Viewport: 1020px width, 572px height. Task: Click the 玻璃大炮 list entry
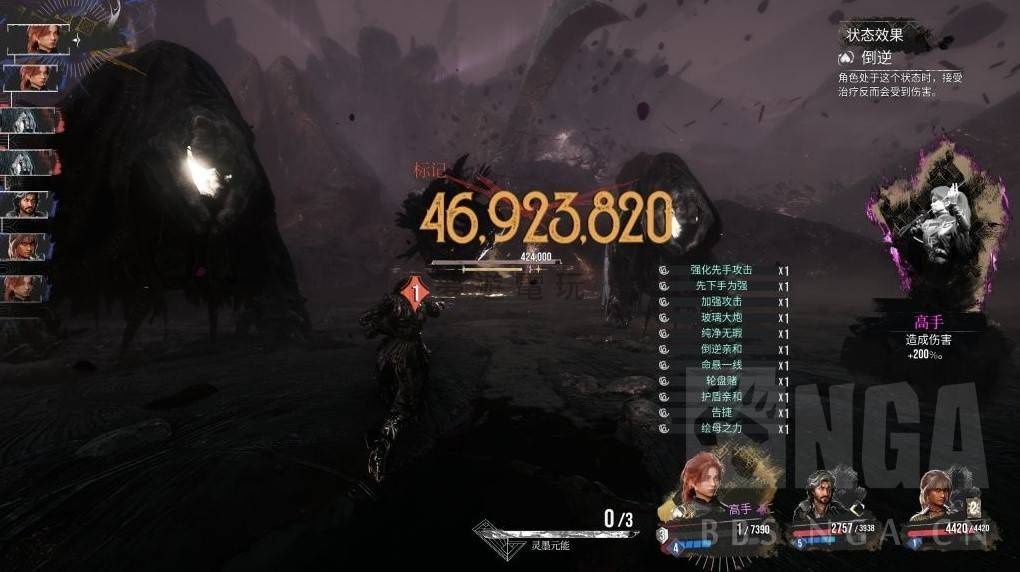pos(720,318)
